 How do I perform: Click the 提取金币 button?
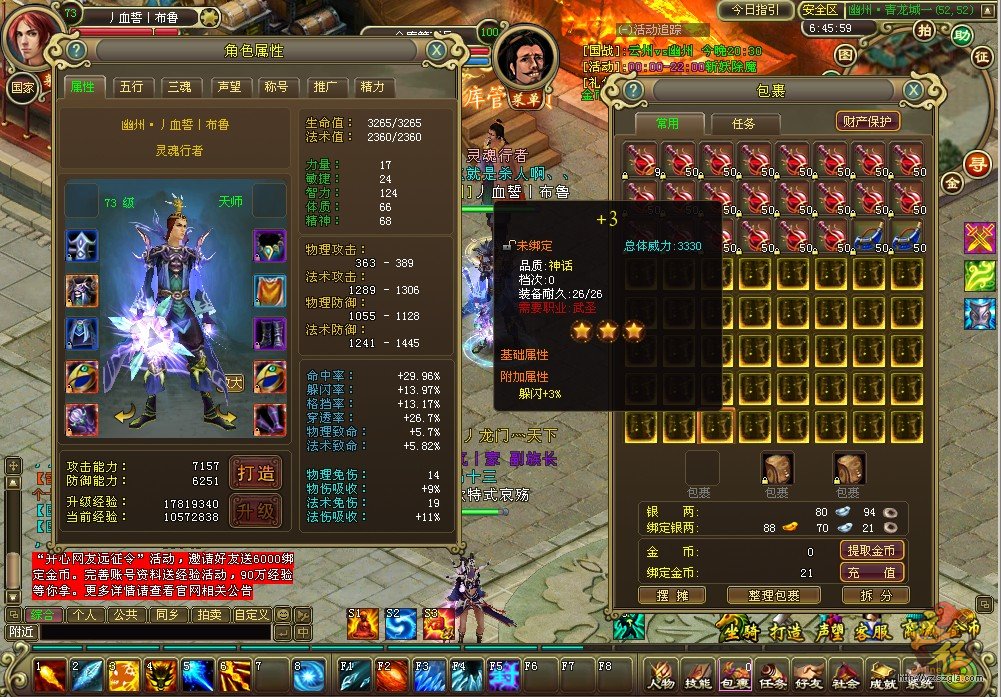[x=871, y=550]
